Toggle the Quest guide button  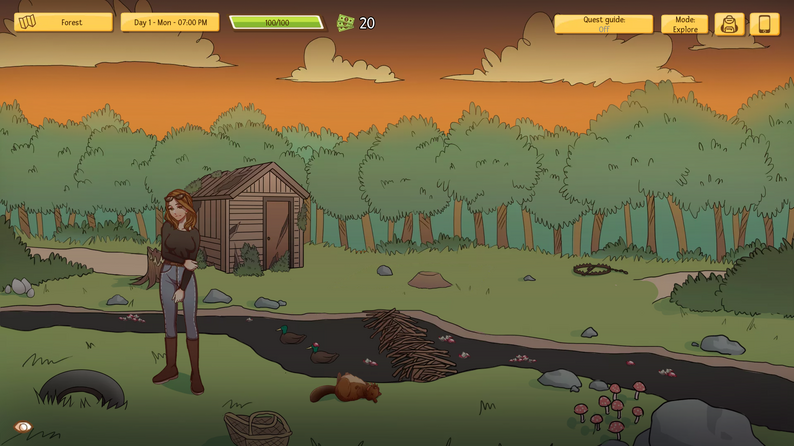click(x=603, y=24)
